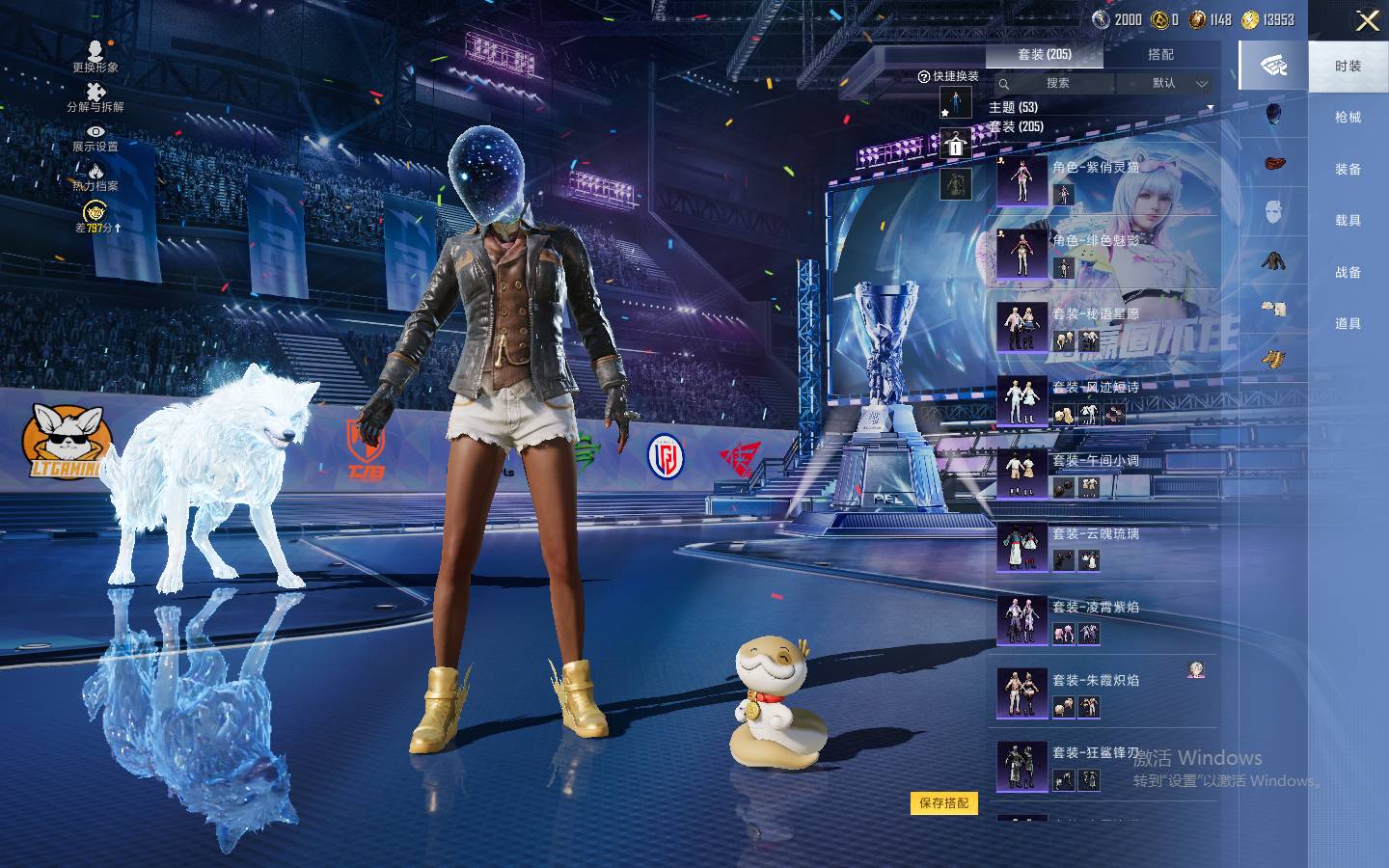Open the 装备 category
1389x868 pixels.
(1348, 170)
